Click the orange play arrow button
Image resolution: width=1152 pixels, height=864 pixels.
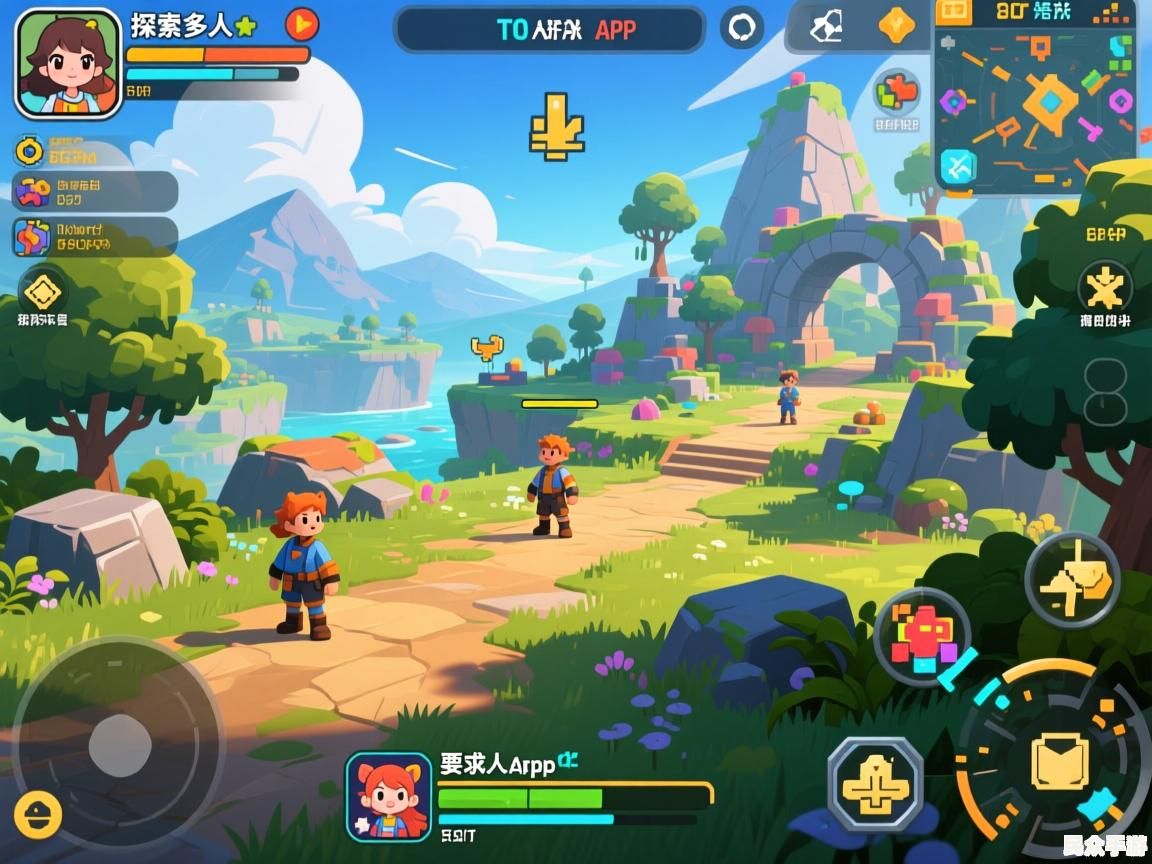tap(302, 23)
